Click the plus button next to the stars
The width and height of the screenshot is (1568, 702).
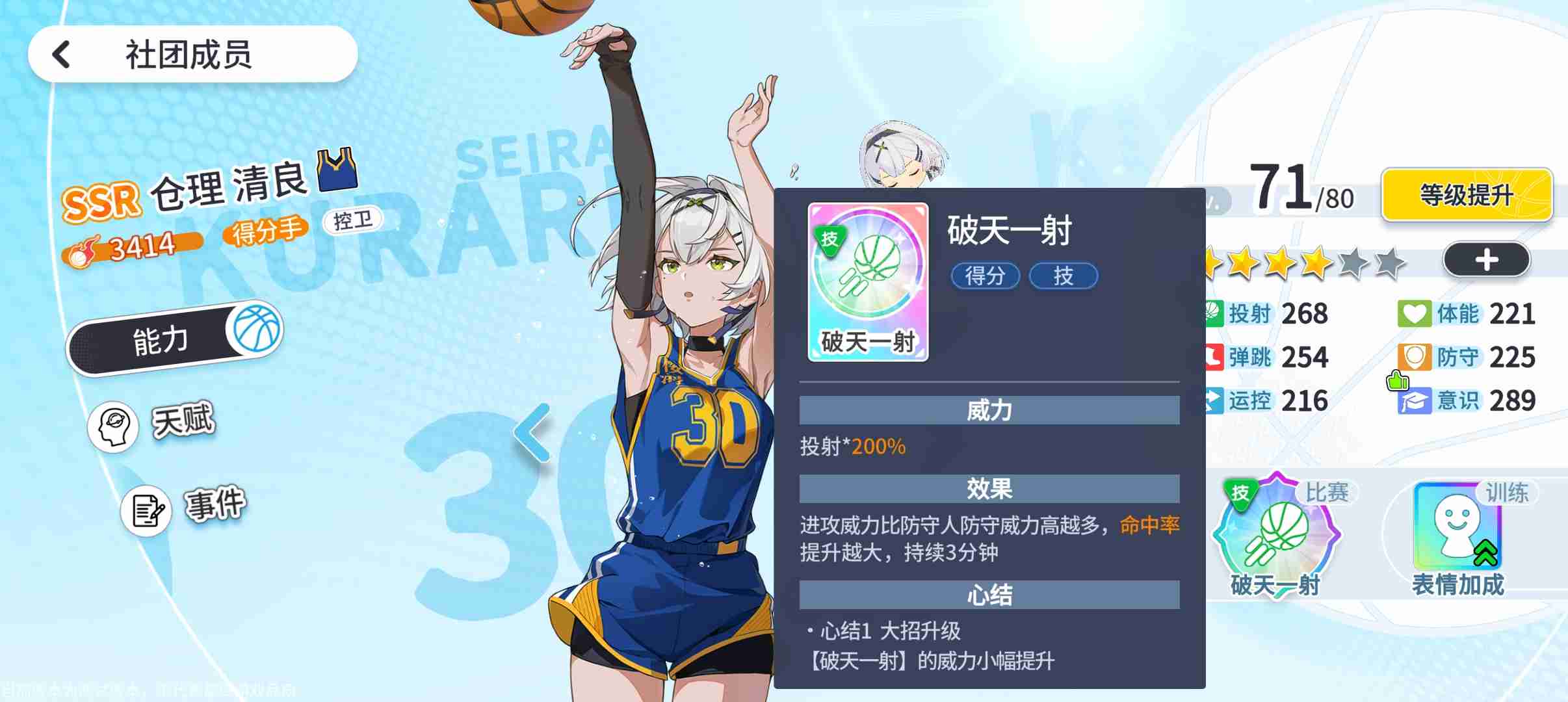pyautogui.click(x=1487, y=259)
